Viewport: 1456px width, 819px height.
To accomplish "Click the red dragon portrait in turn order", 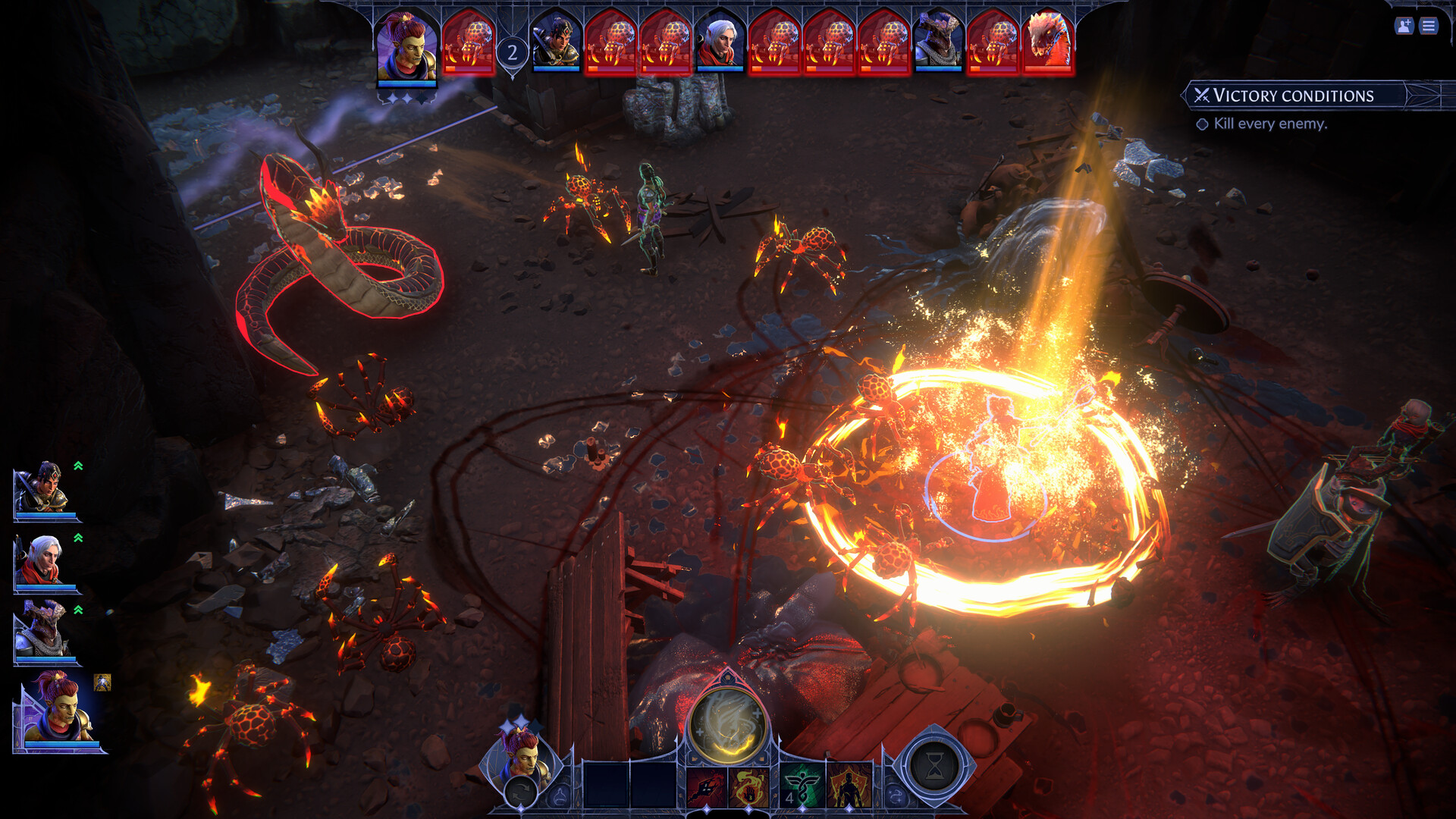I will pos(1048,42).
